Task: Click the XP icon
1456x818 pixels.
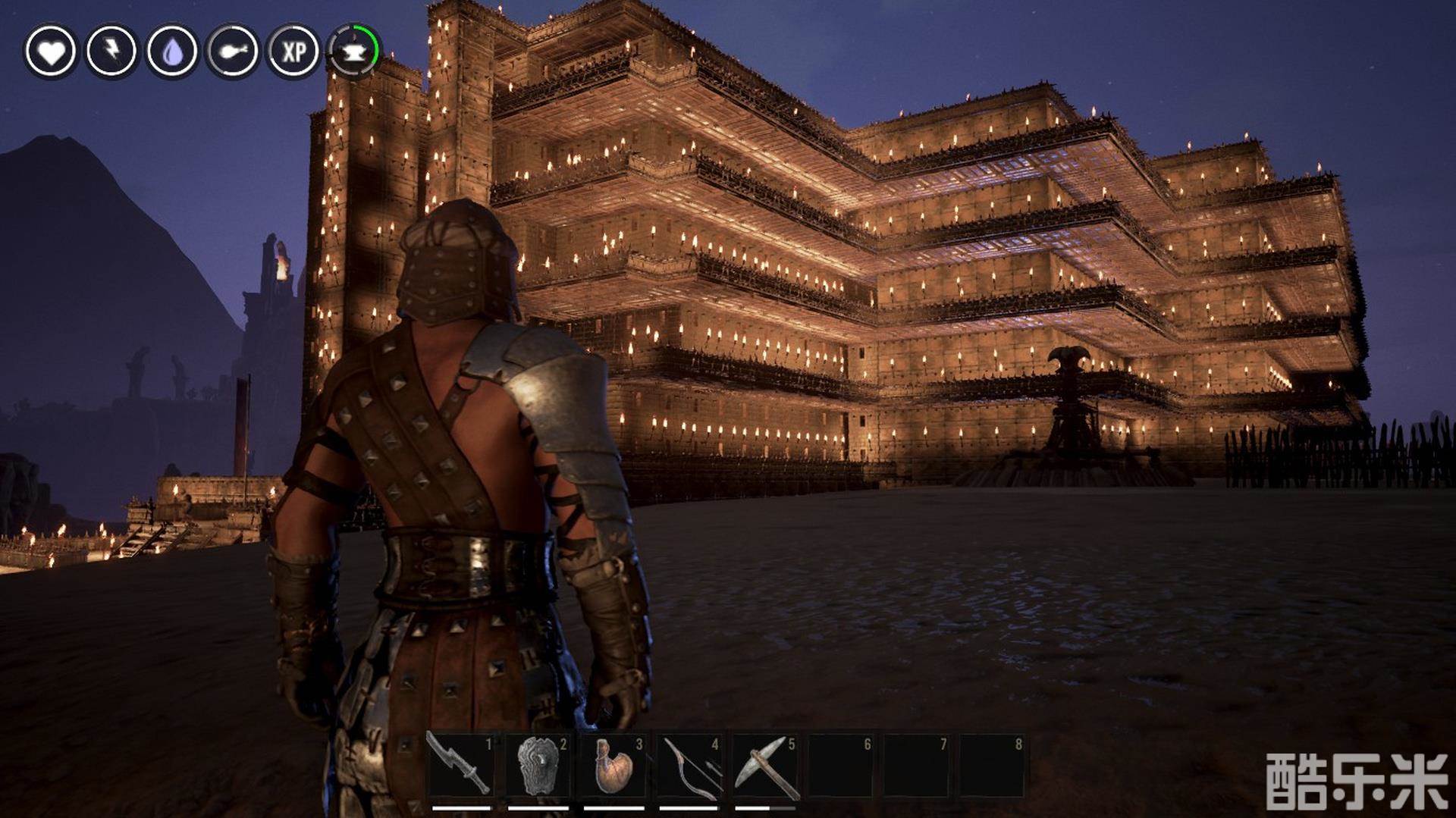Action: point(293,52)
